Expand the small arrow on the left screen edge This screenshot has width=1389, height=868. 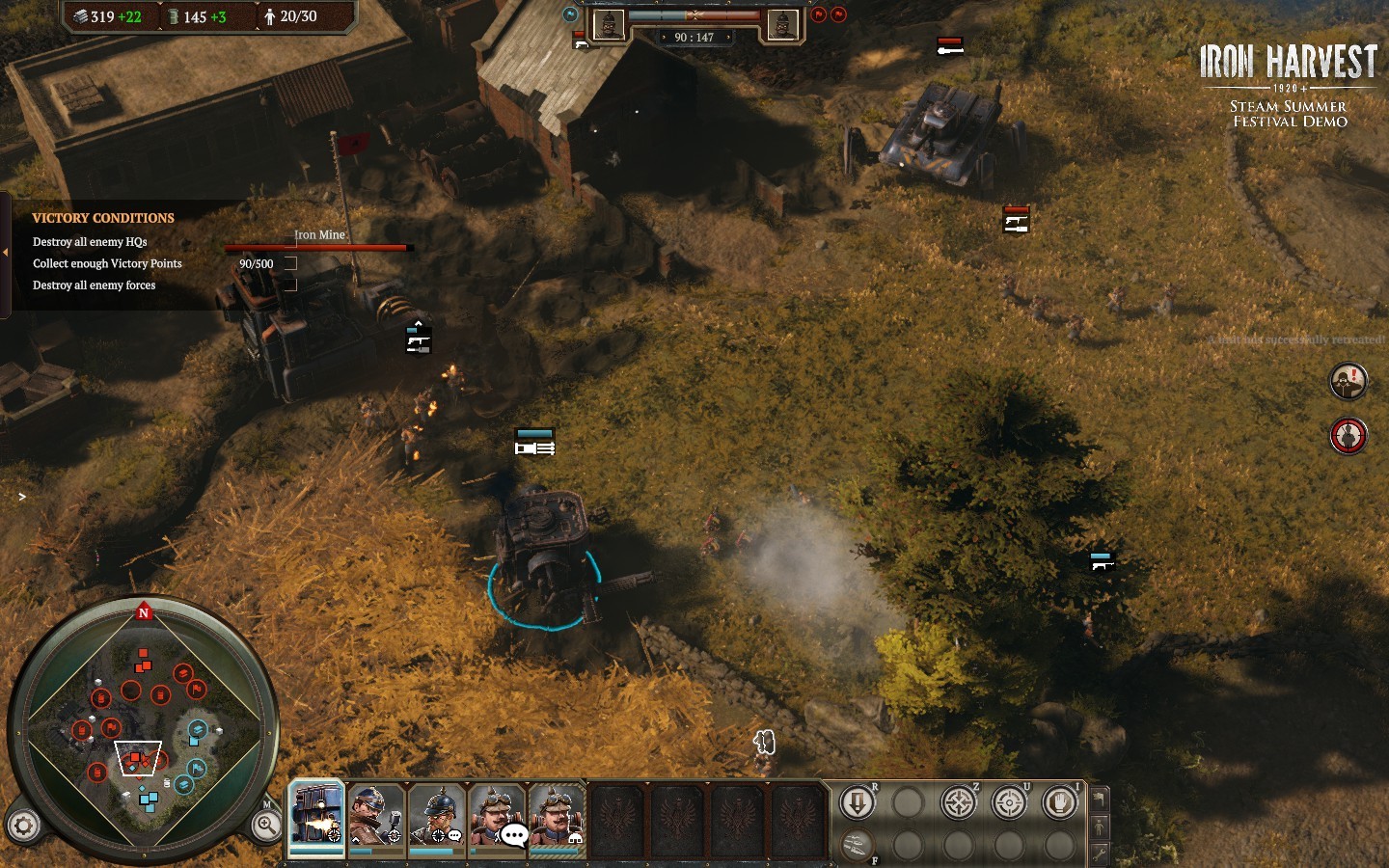pyautogui.click(x=21, y=497)
